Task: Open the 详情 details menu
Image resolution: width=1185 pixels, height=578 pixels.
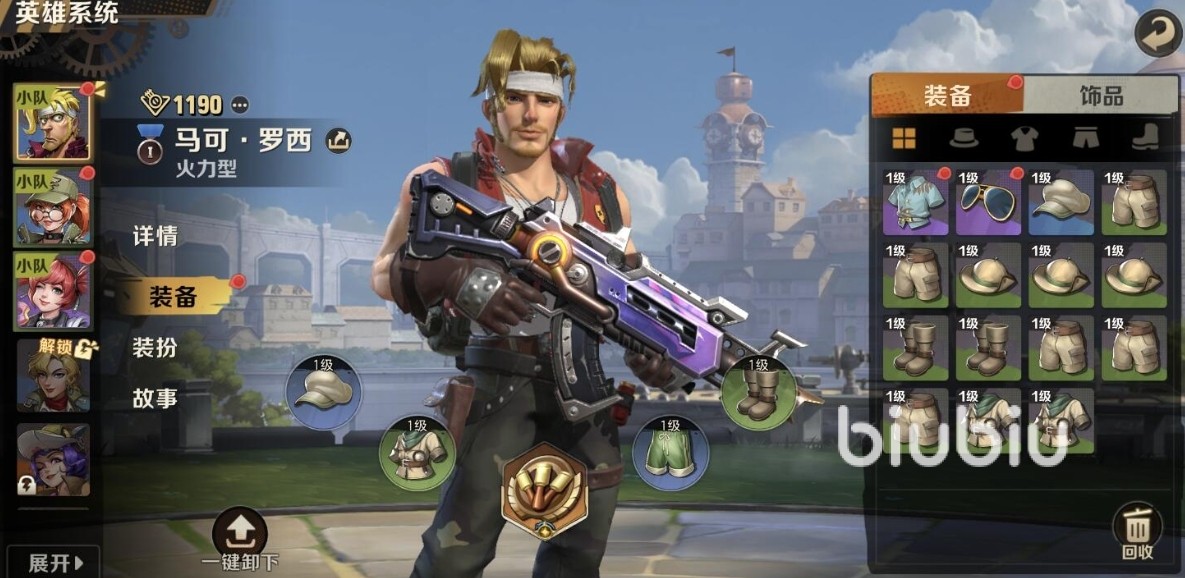Action: [155, 237]
